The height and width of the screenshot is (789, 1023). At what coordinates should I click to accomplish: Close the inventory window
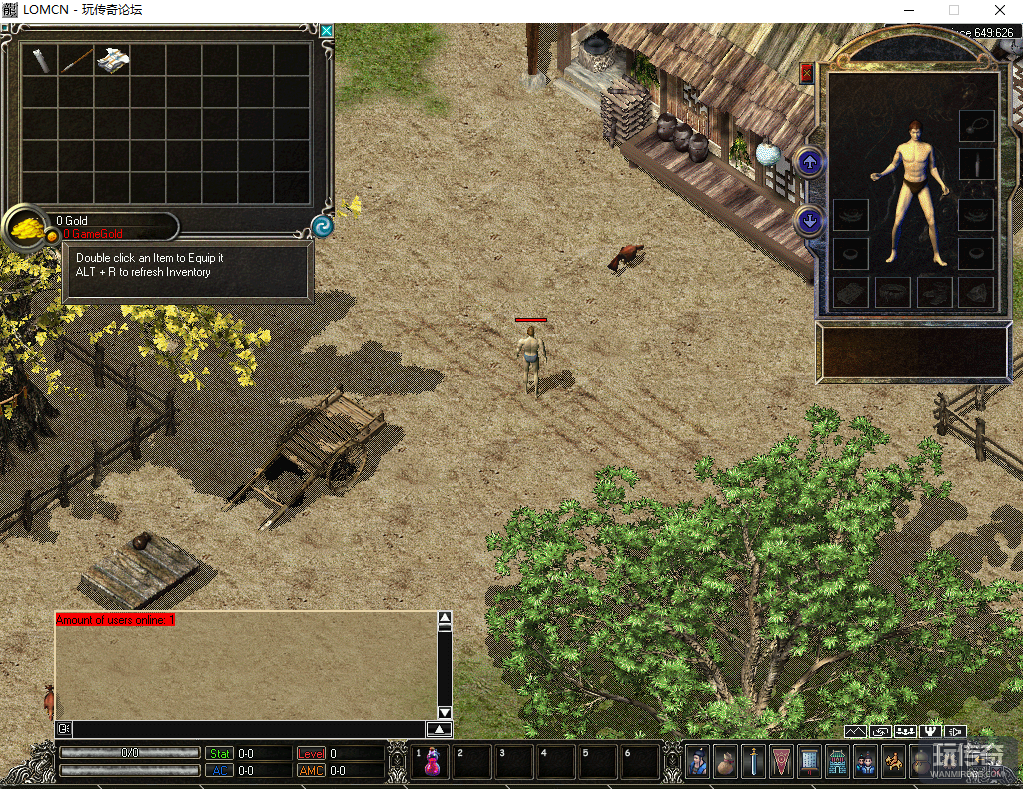pos(327,31)
